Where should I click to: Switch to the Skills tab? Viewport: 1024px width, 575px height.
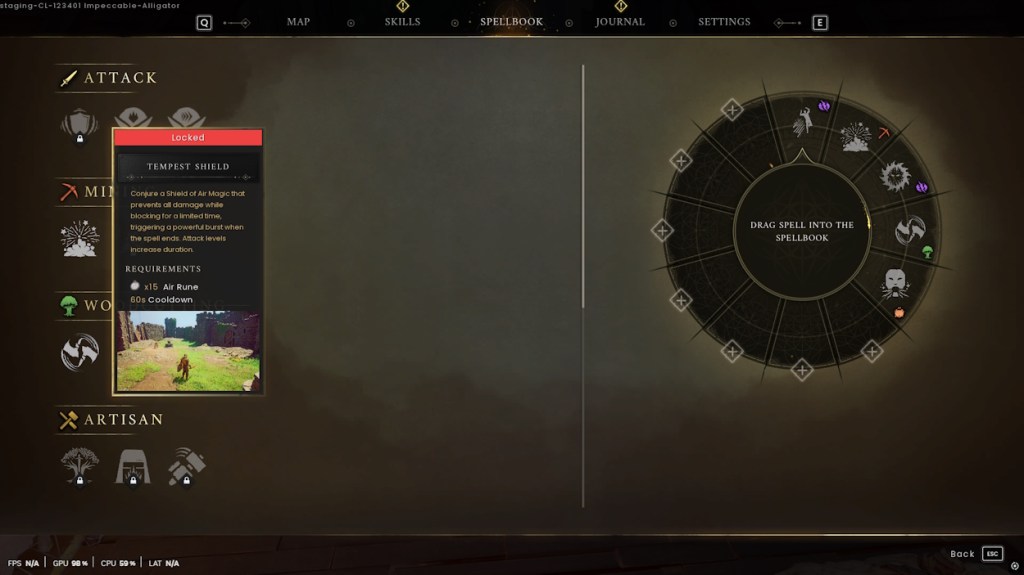click(x=402, y=22)
